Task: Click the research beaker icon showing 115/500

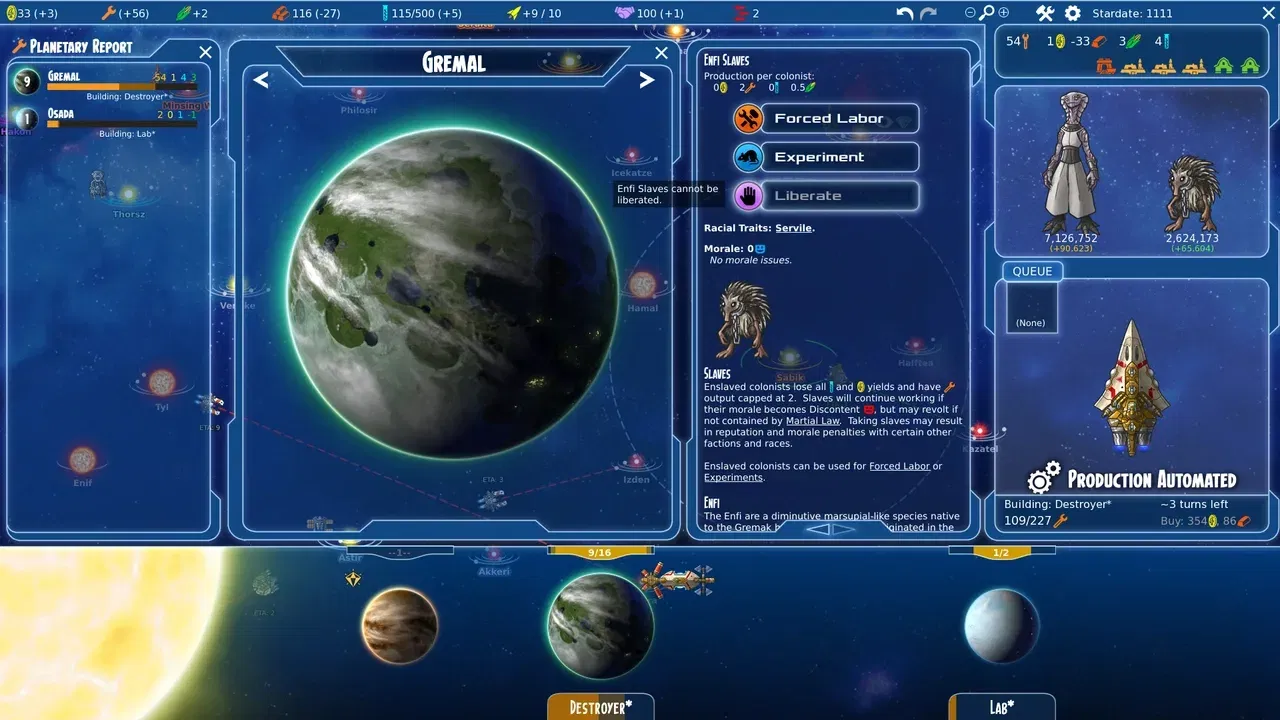Action: [386, 13]
